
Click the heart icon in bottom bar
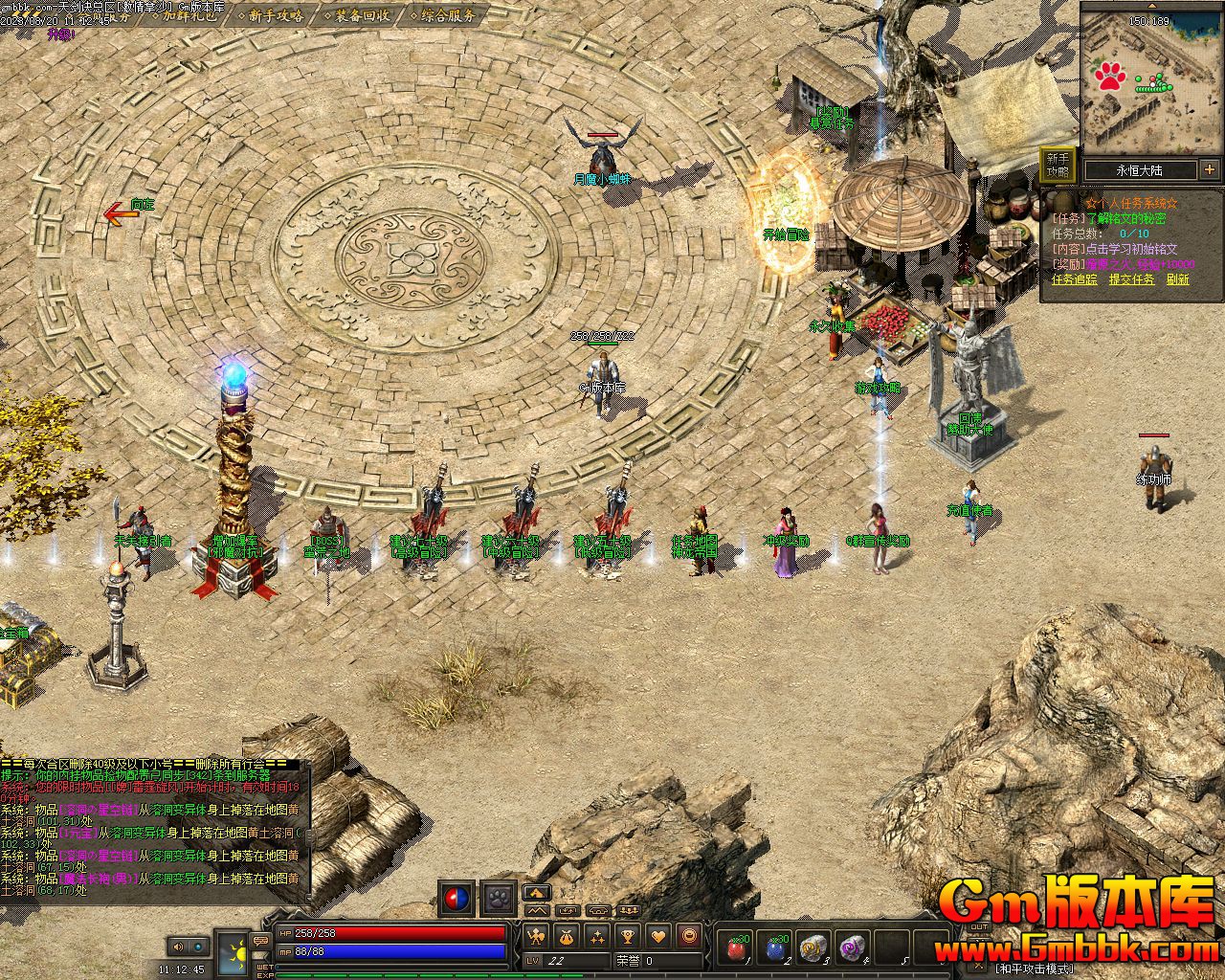[658, 935]
